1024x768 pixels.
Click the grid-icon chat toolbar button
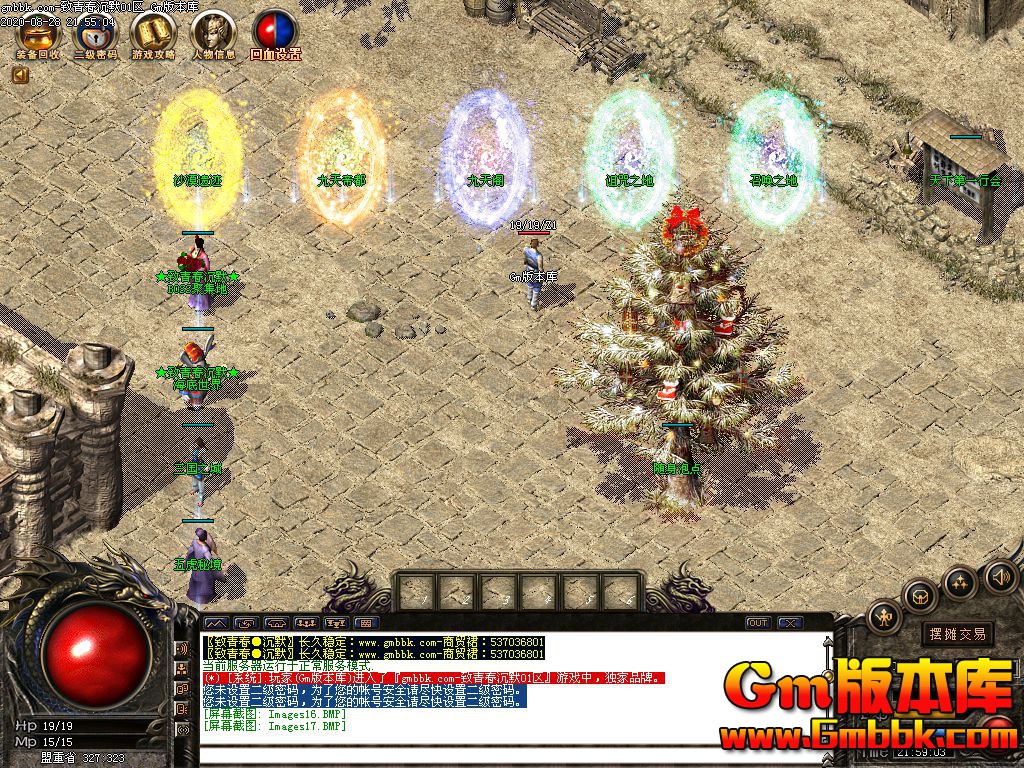click(x=366, y=623)
